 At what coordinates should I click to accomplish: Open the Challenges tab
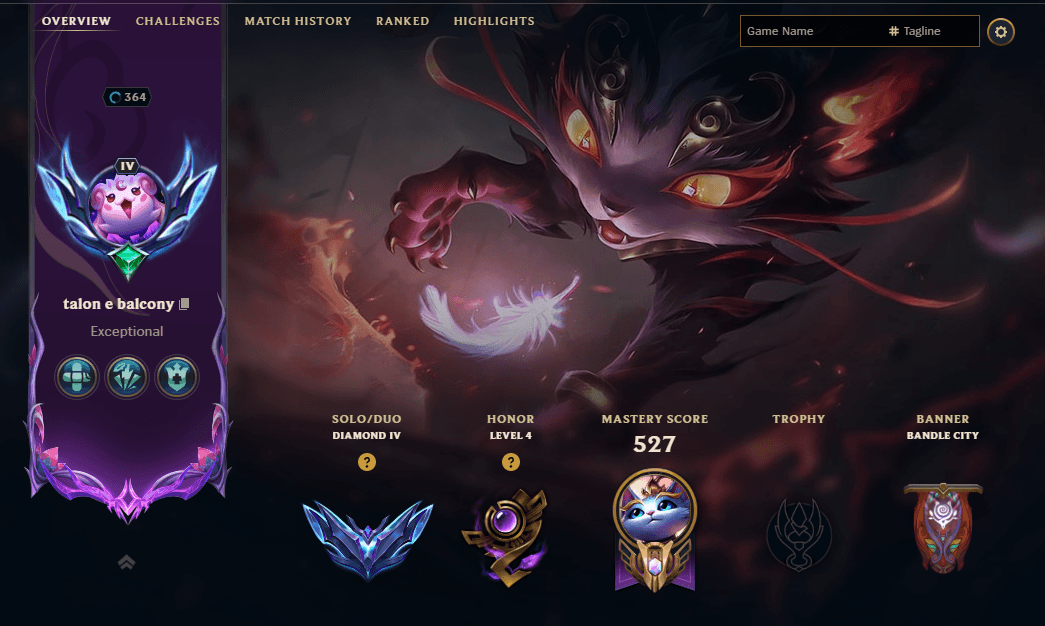coord(177,21)
